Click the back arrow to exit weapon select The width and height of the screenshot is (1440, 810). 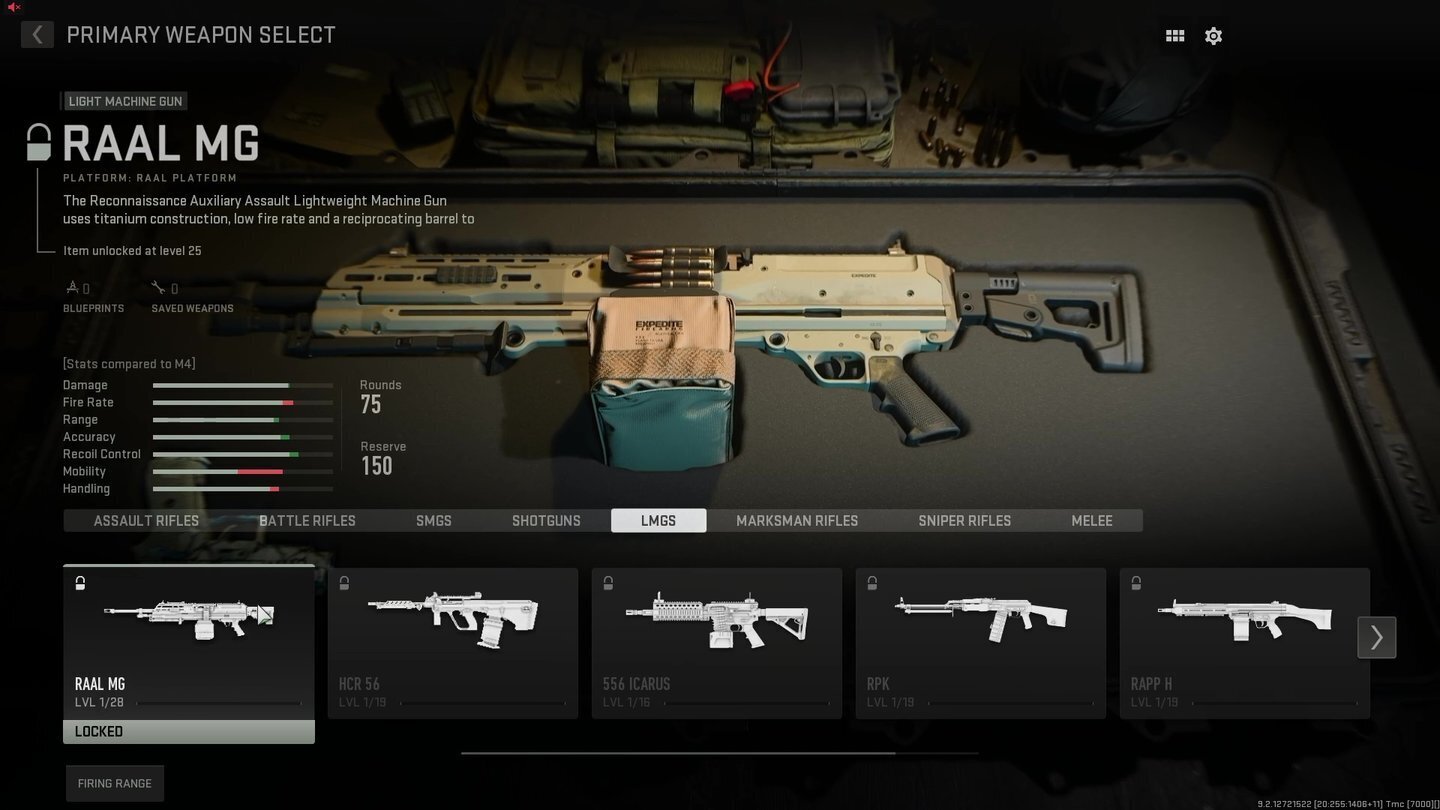point(36,34)
